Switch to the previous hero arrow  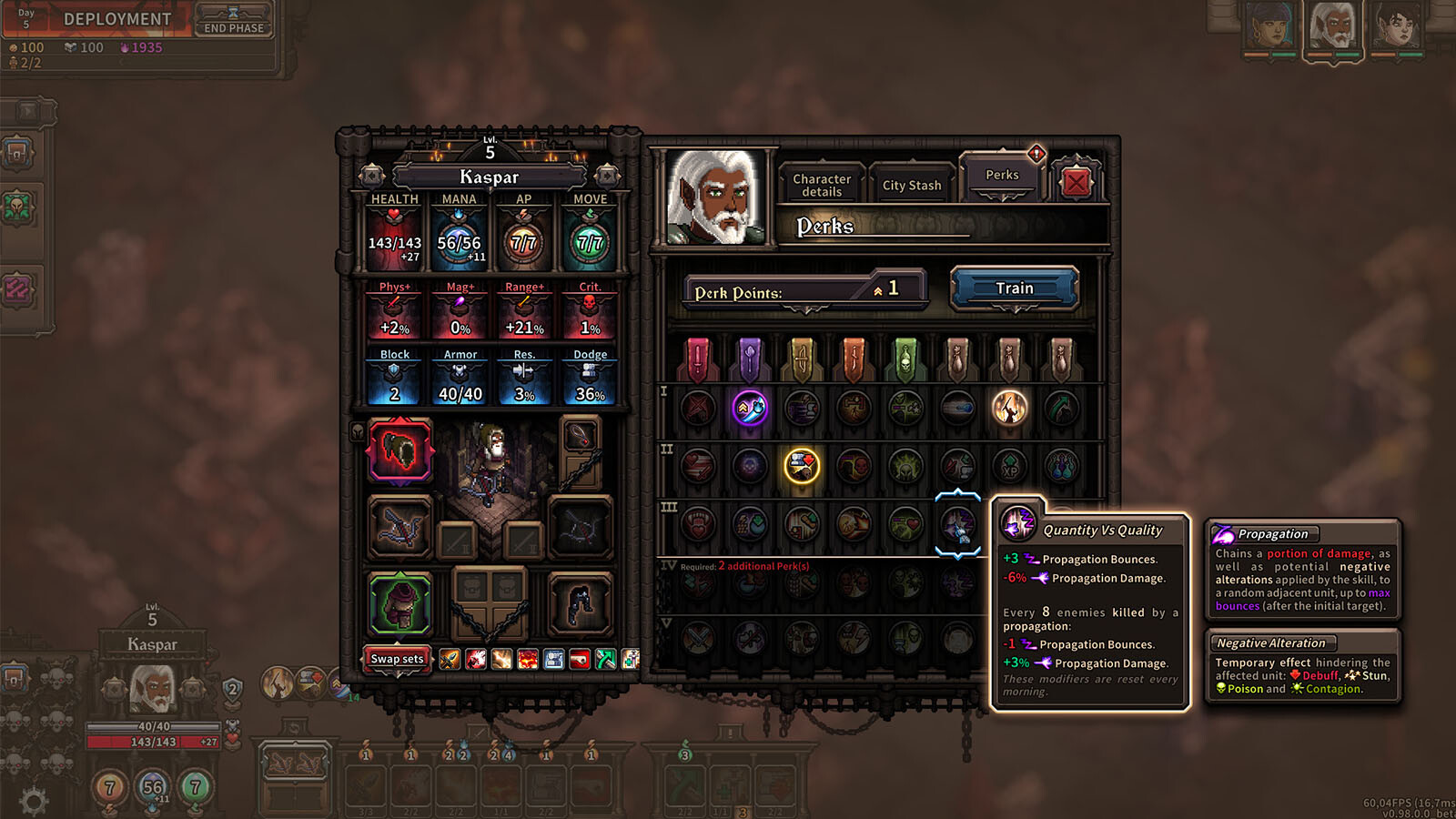tap(371, 175)
